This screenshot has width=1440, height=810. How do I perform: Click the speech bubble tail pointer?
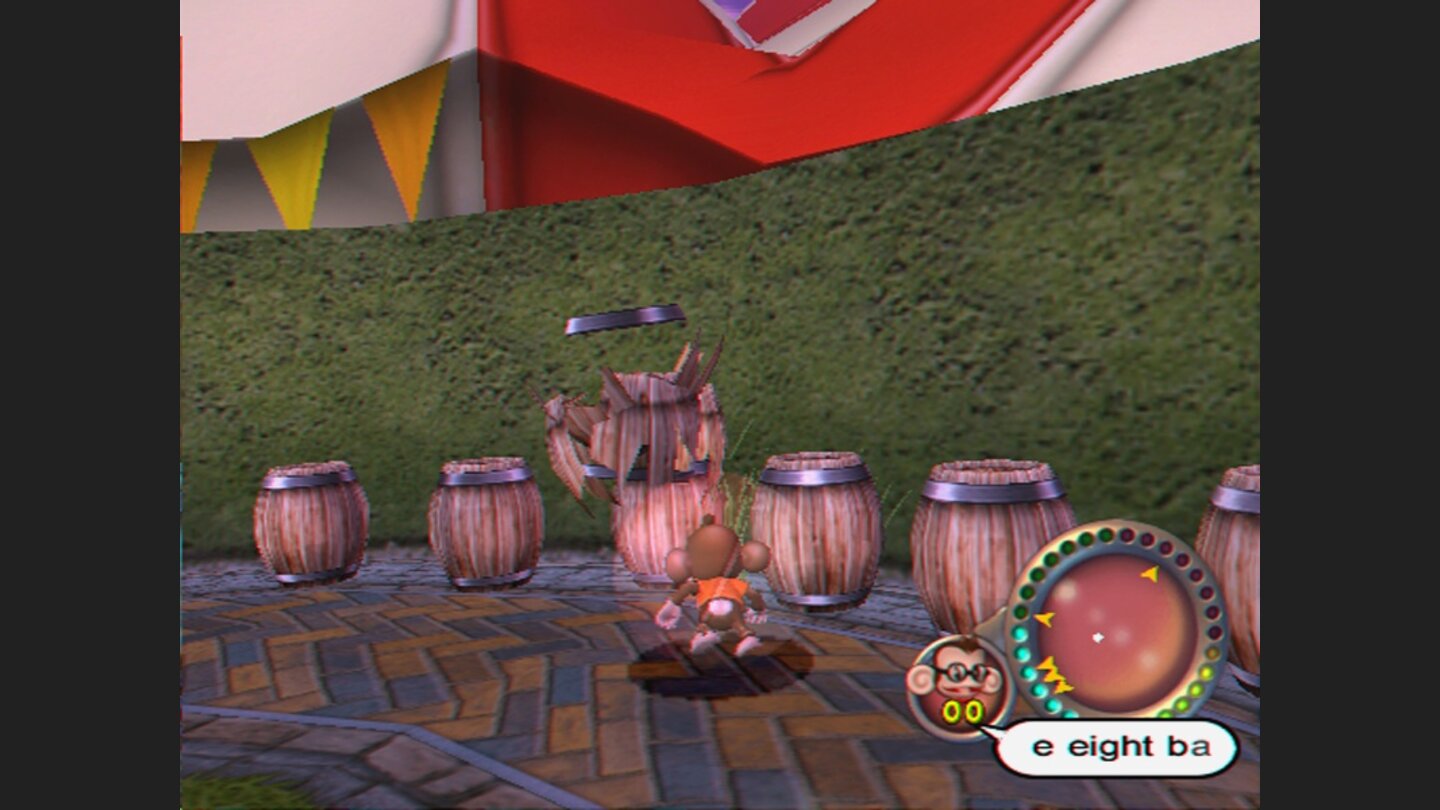[x=997, y=735]
